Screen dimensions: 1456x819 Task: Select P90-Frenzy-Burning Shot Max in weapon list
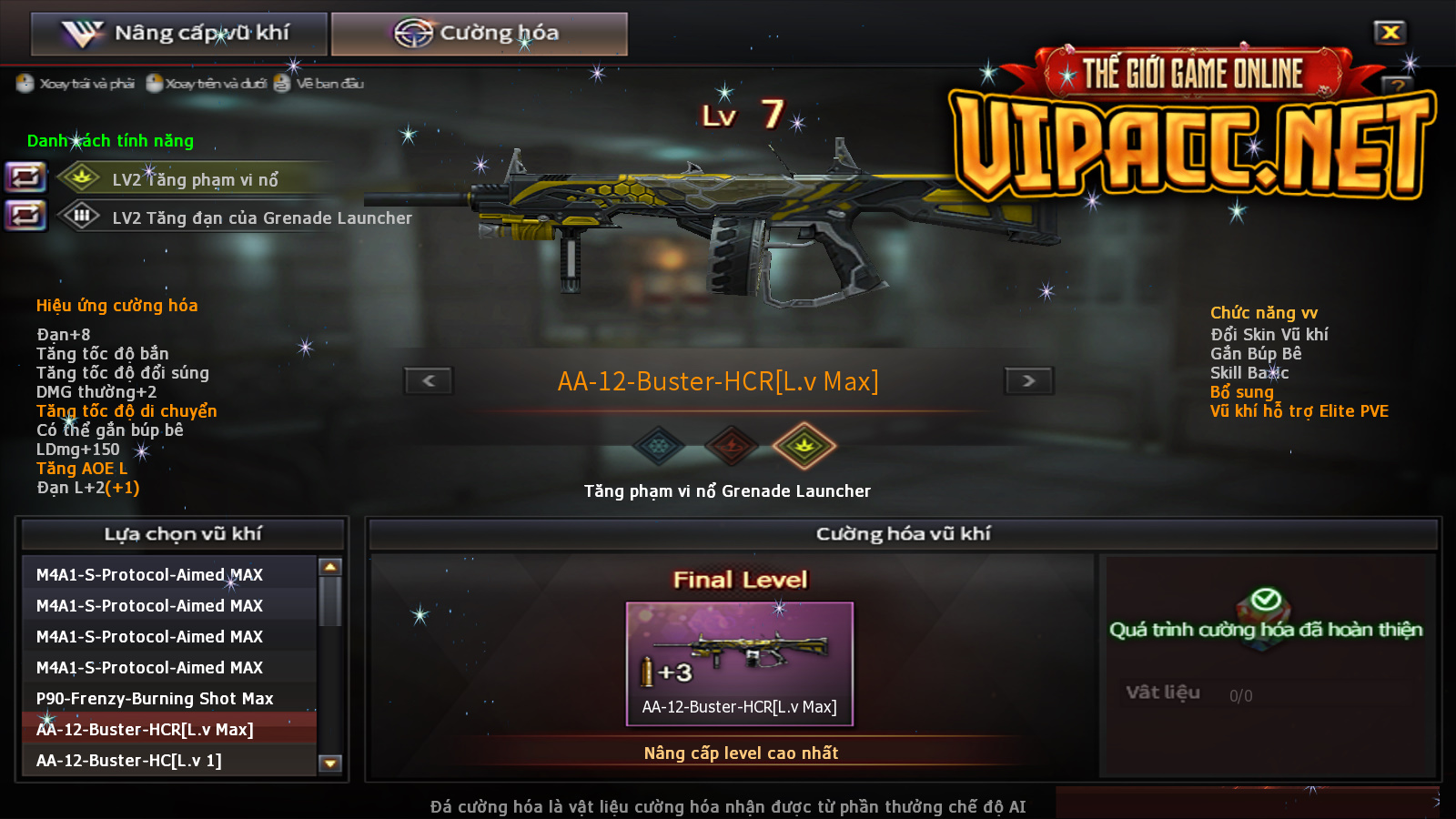155,698
